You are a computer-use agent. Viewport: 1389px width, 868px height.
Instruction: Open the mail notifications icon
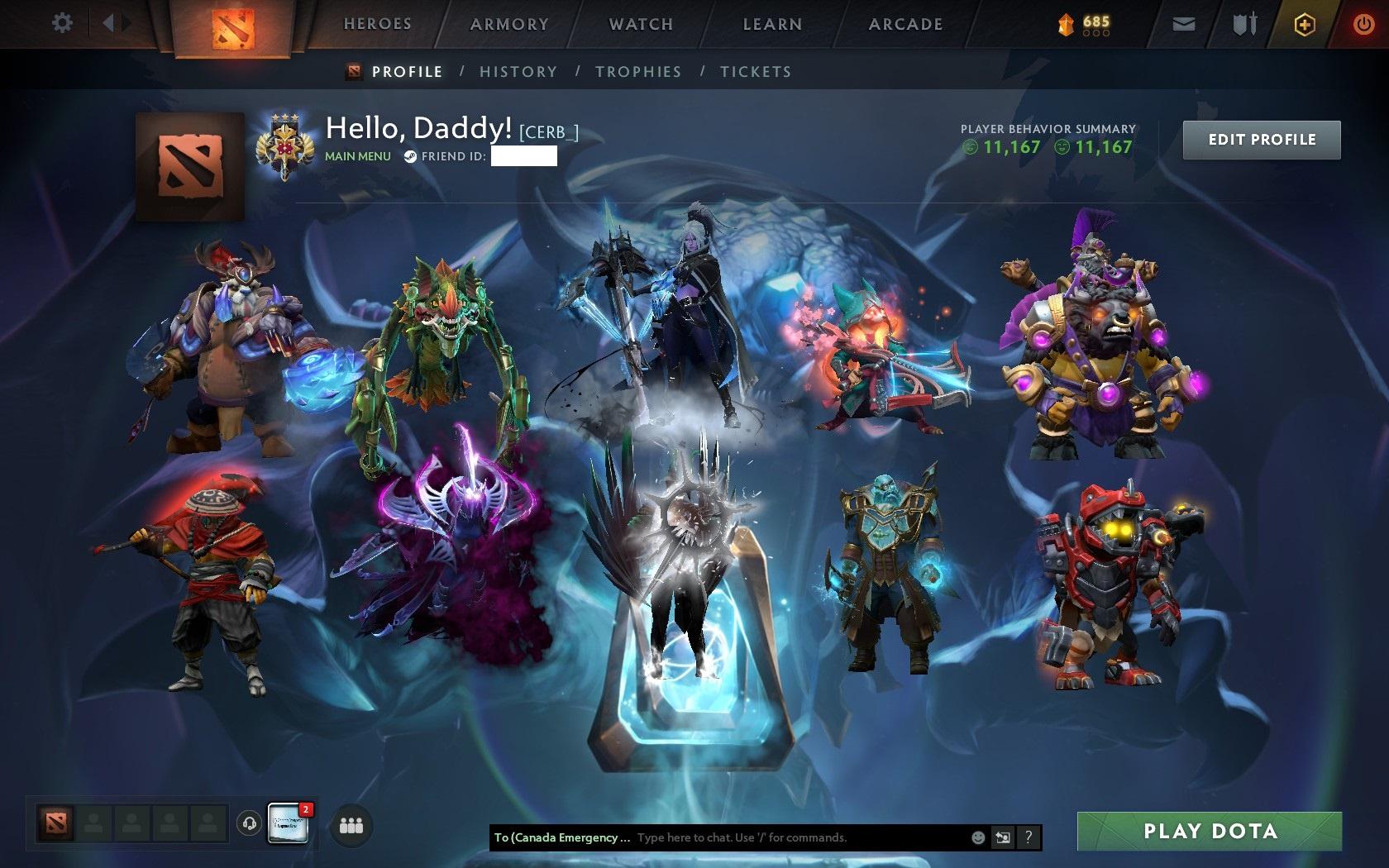click(1184, 24)
